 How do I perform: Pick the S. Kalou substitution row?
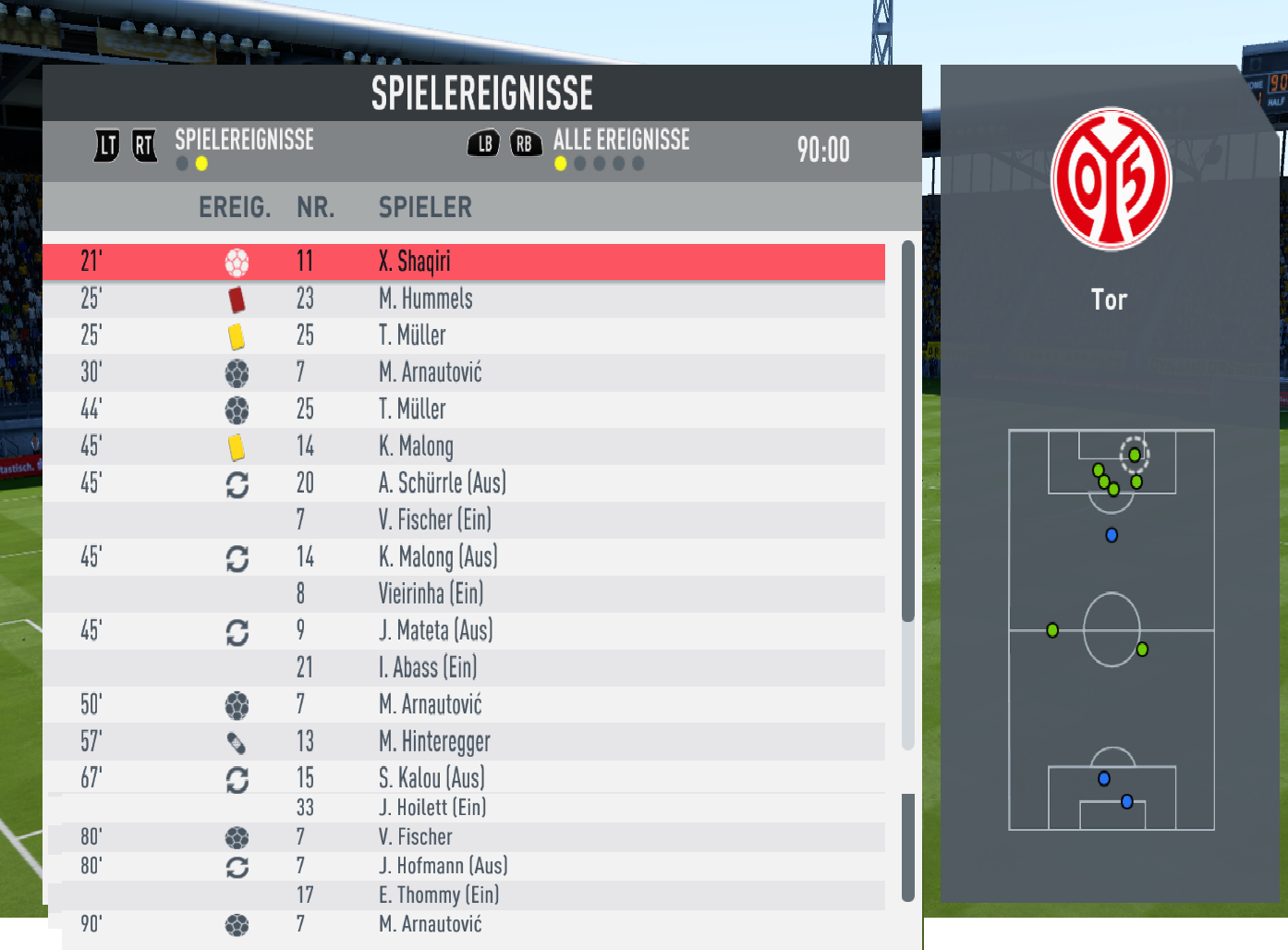463,778
